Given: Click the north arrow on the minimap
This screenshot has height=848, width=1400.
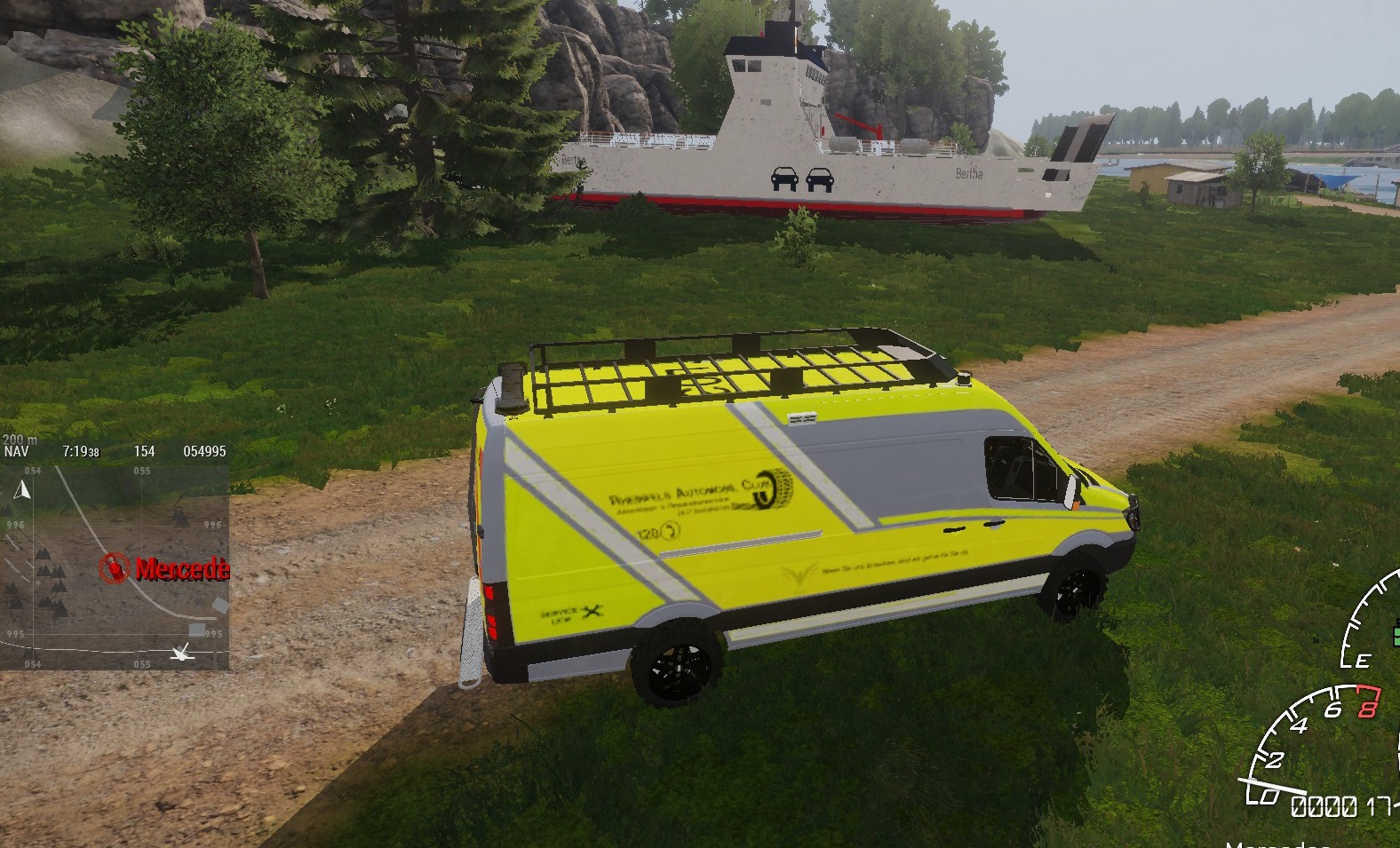Looking at the screenshot, I should coord(24,489).
